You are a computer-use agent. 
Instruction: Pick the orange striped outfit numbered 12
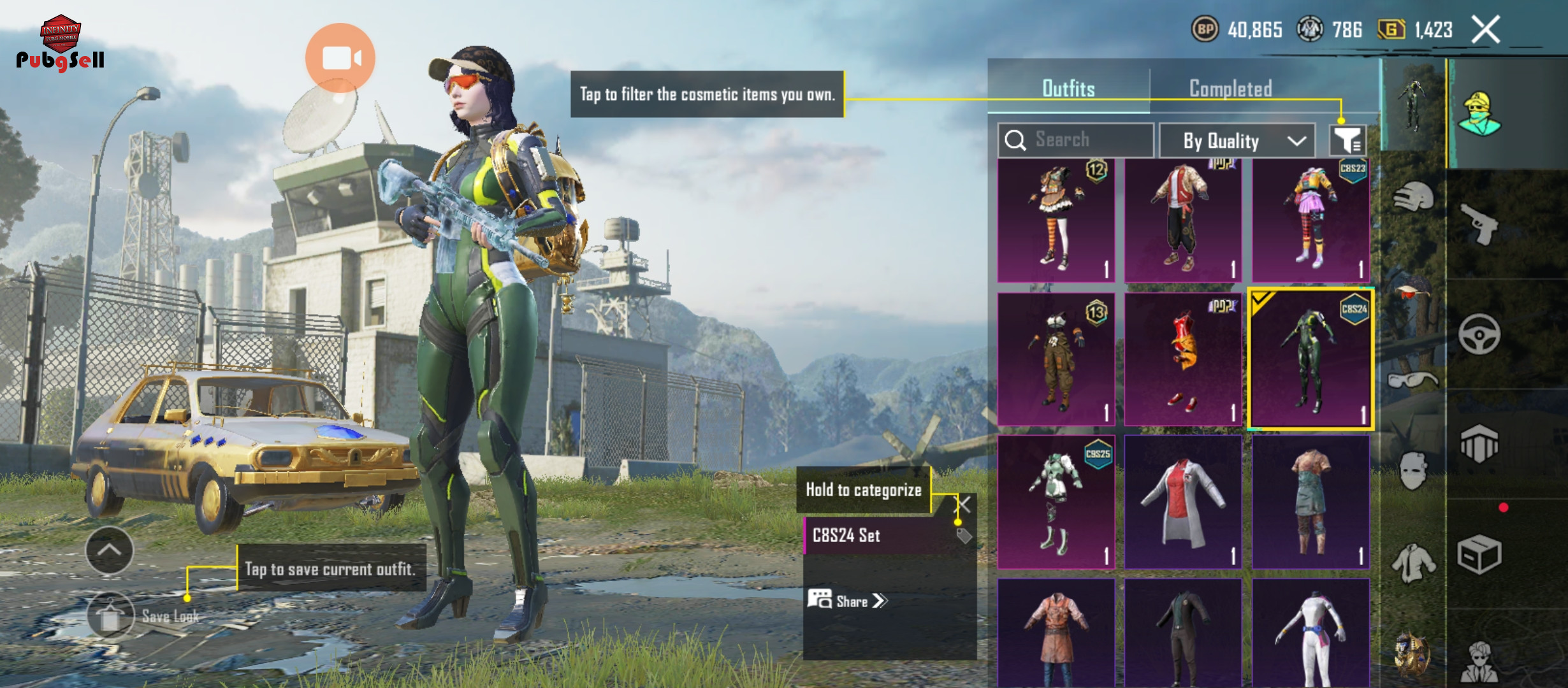(1056, 220)
